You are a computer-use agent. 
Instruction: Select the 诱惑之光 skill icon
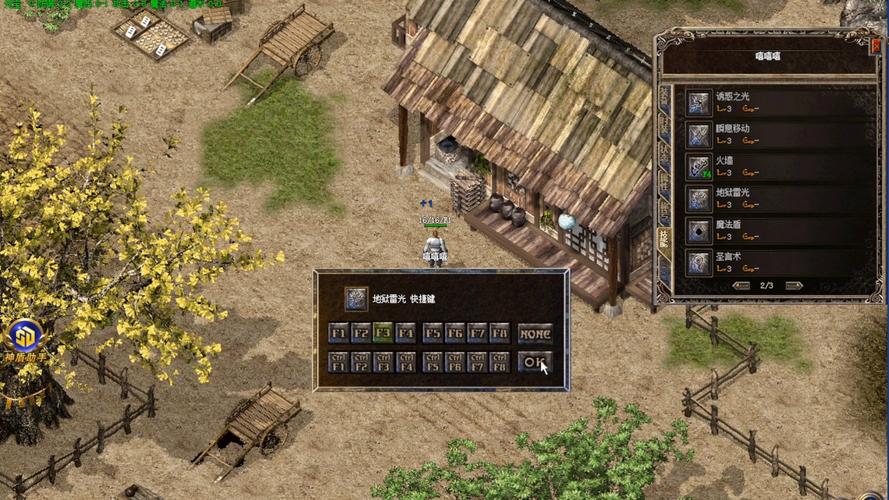click(698, 103)
